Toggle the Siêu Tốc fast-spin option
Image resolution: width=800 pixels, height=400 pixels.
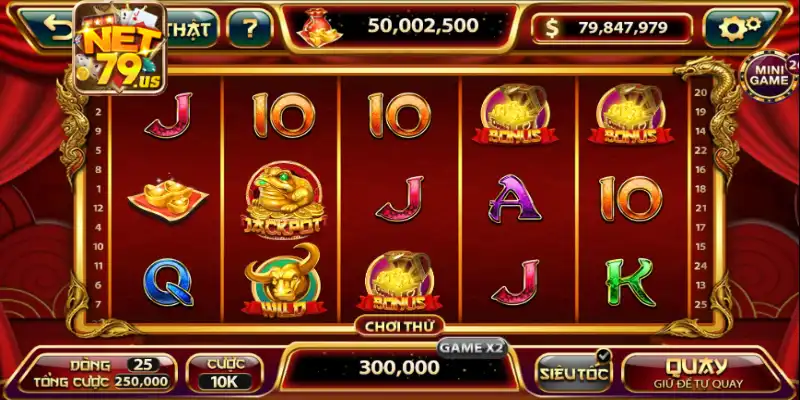(x=573, y=372)
